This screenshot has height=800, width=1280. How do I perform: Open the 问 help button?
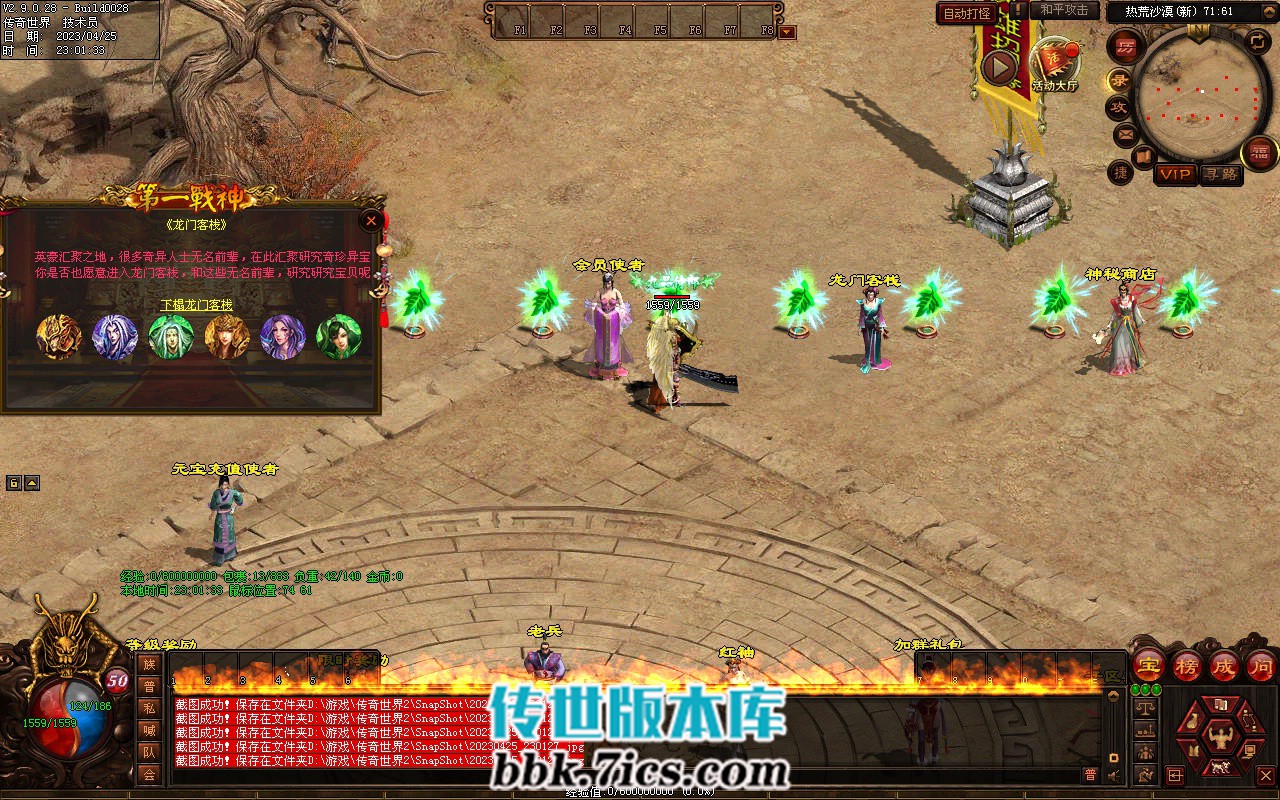[x=1261, y=665]
